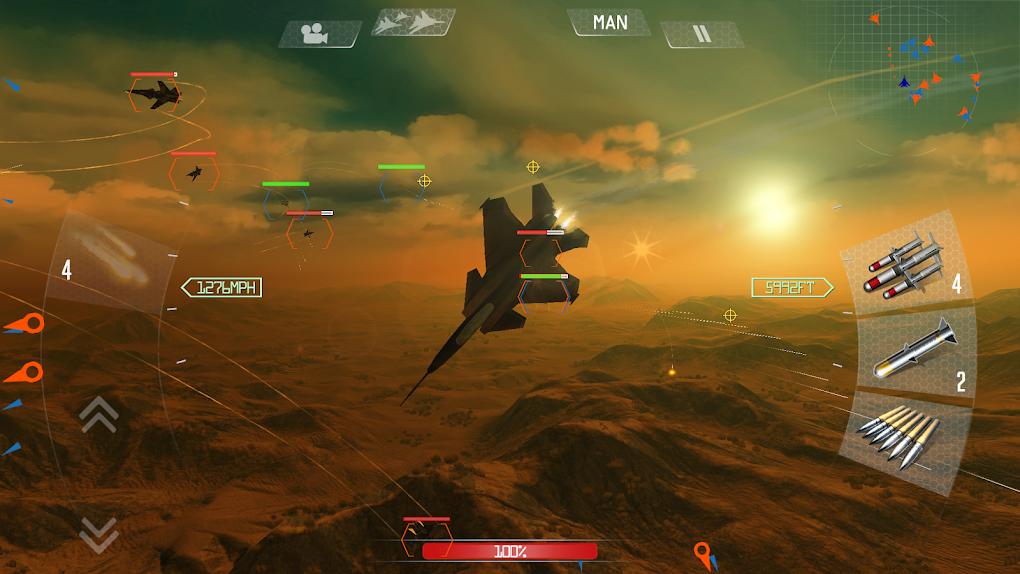This screenshot has width=1020, height=574.
Task: Toggle the MAN control mode button
Action: 609,22
